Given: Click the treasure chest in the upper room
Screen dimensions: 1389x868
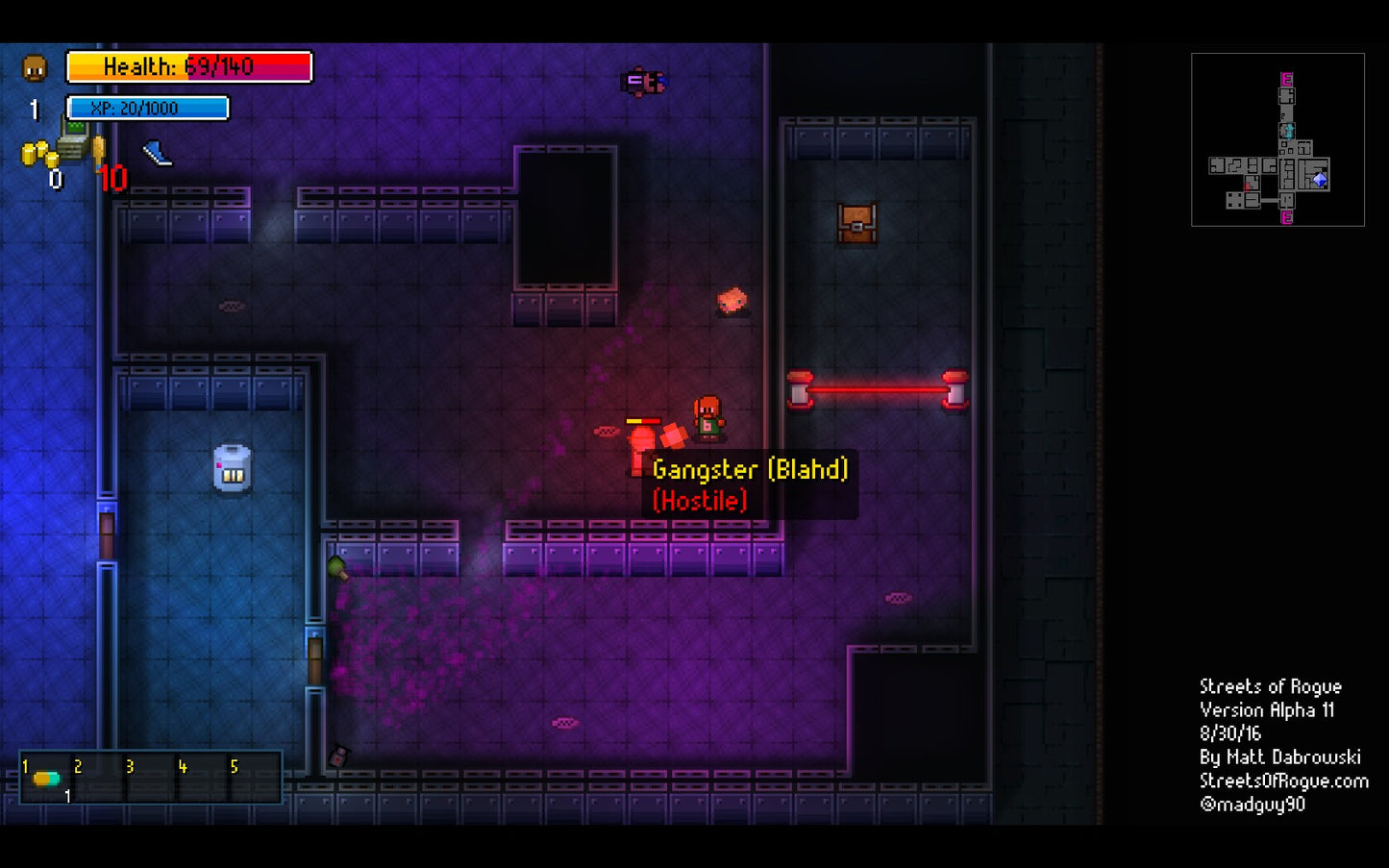Looking at the screenshot, I should [x=856, y=224].
